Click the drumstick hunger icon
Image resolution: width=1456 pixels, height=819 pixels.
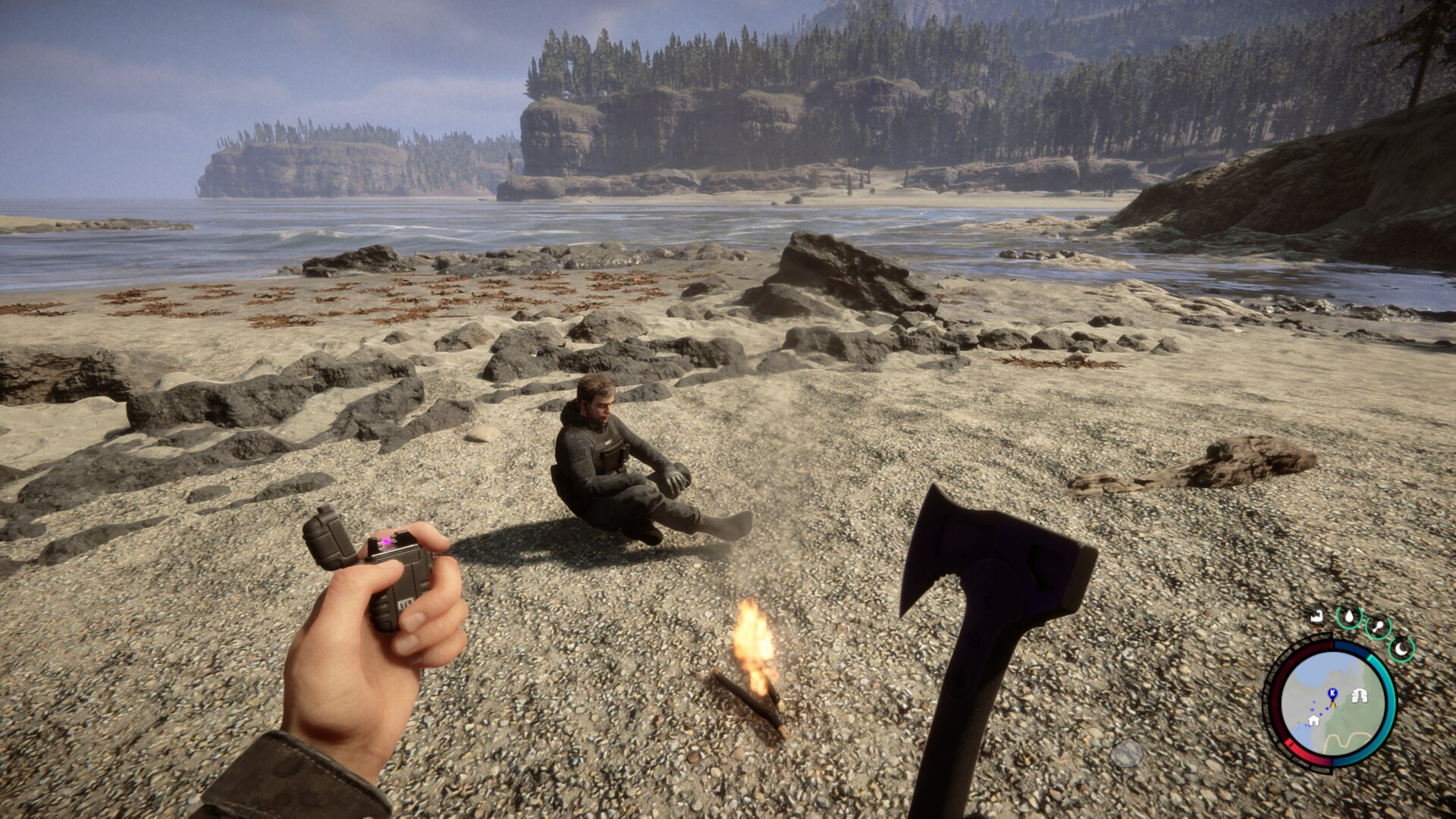pos(1378,628)
